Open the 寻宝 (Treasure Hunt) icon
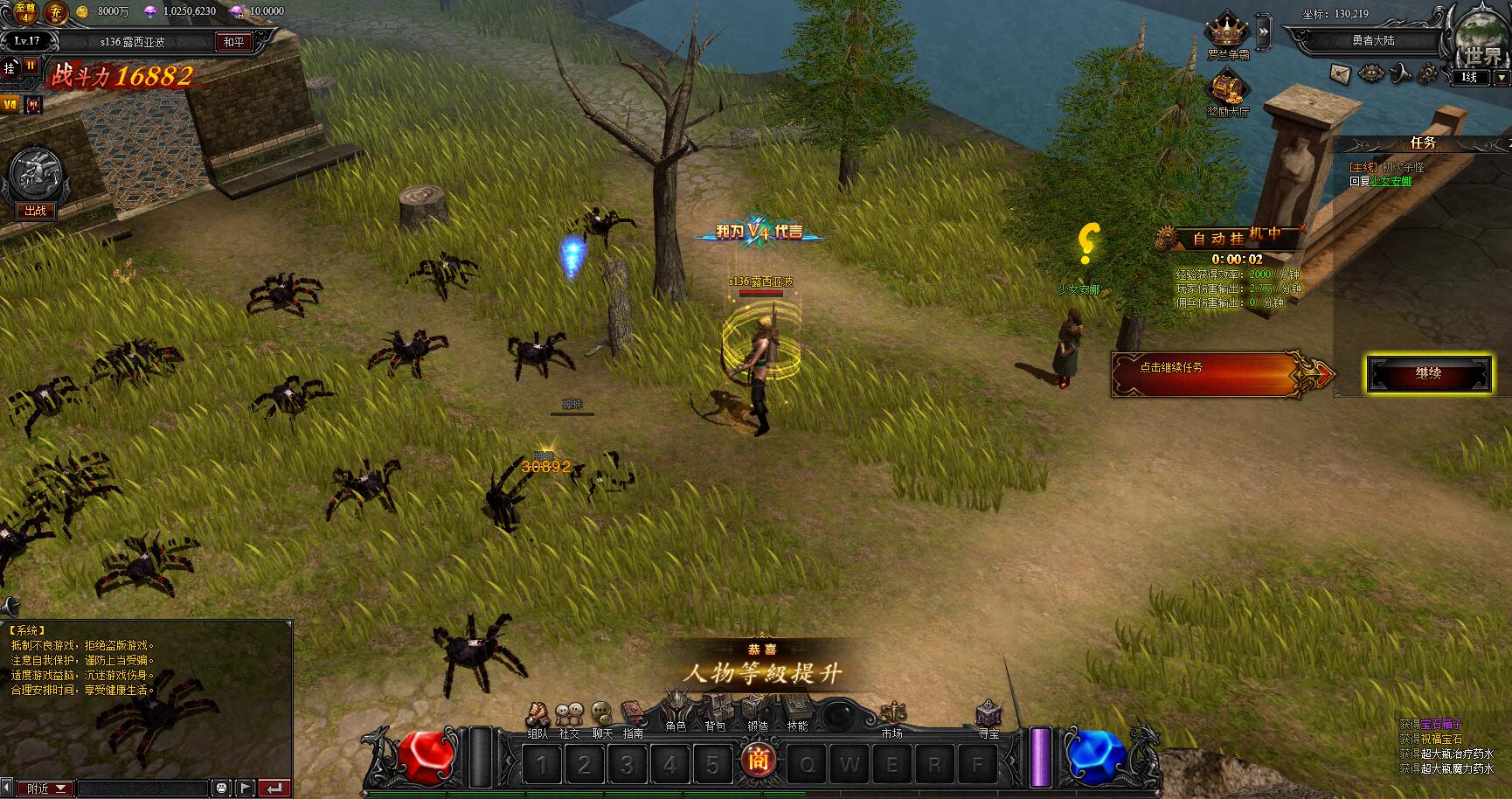1512x799 pixels. click(988, 715)
